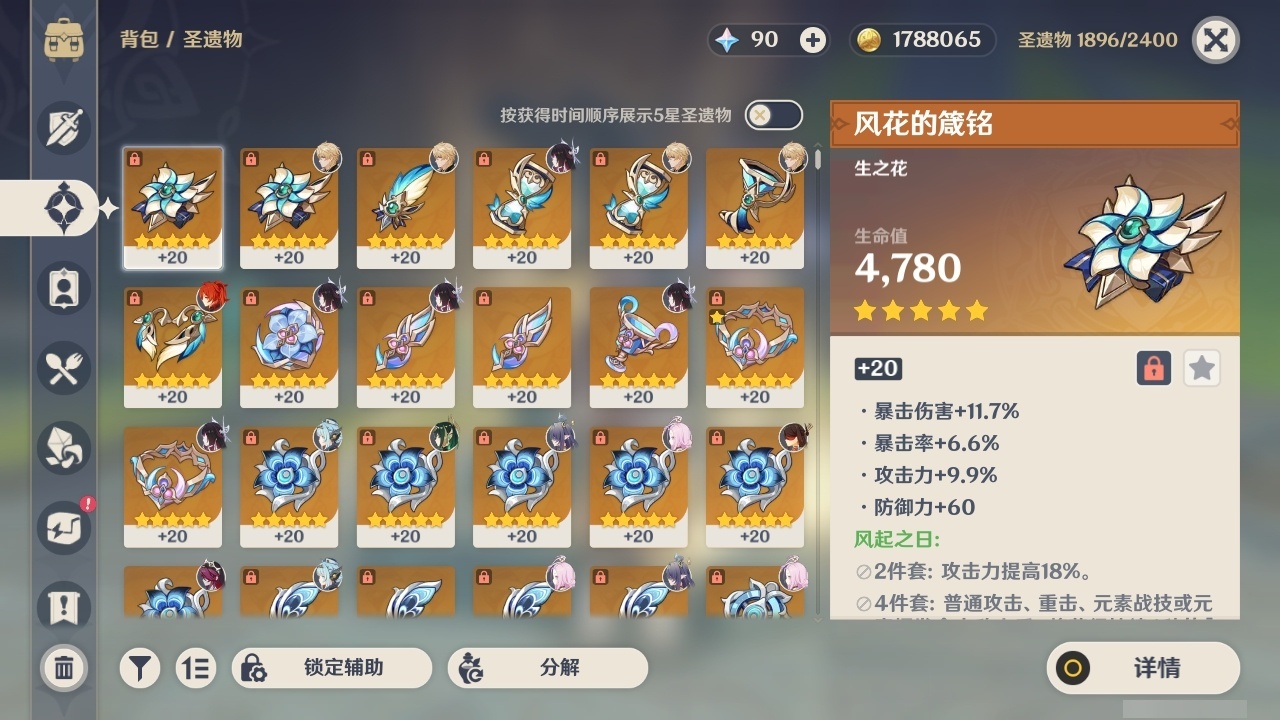The image size is (1280, 720).
Task: Unlock the selected artifact via the lock icon
Action: point(1155,368)
